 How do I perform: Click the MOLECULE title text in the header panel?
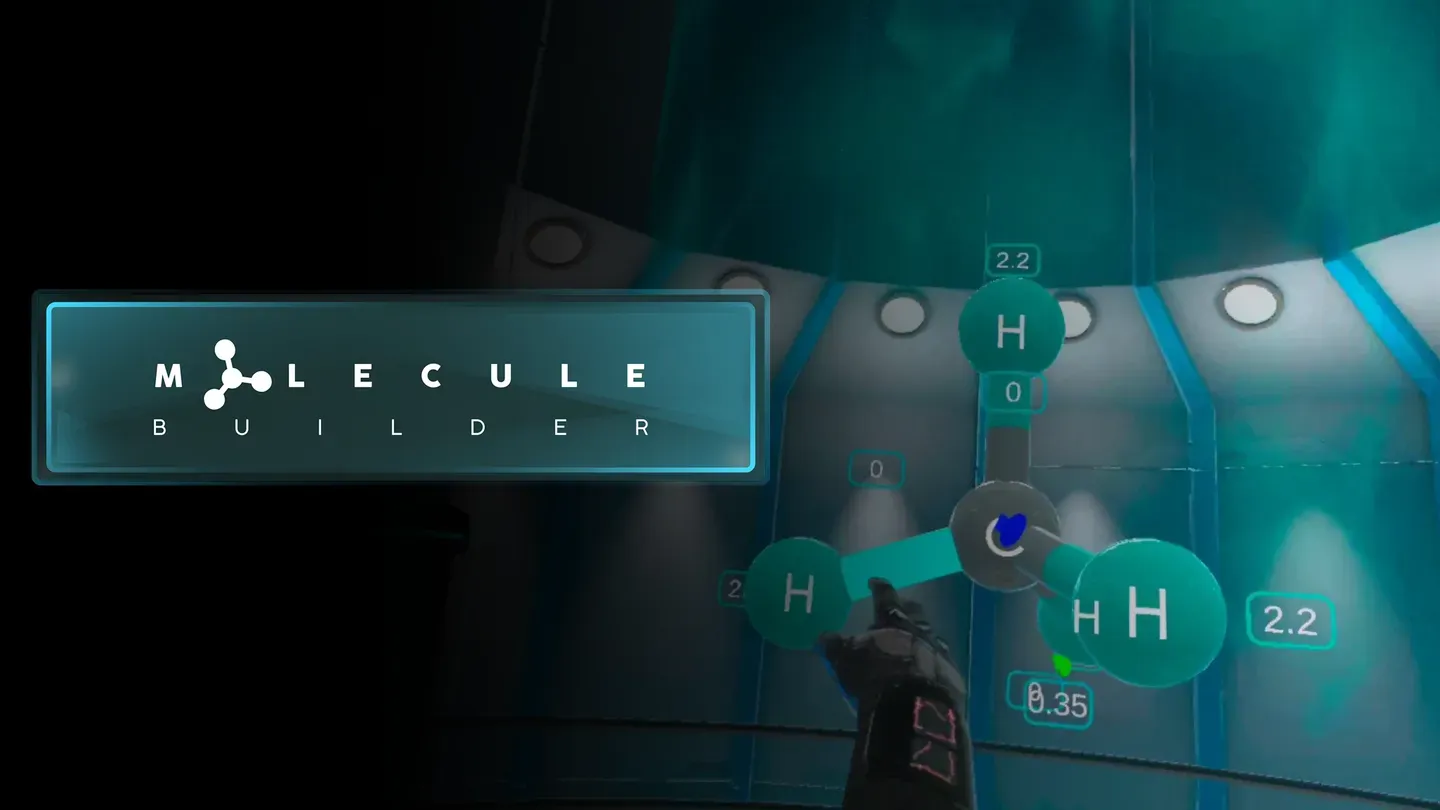pos(400,376)
